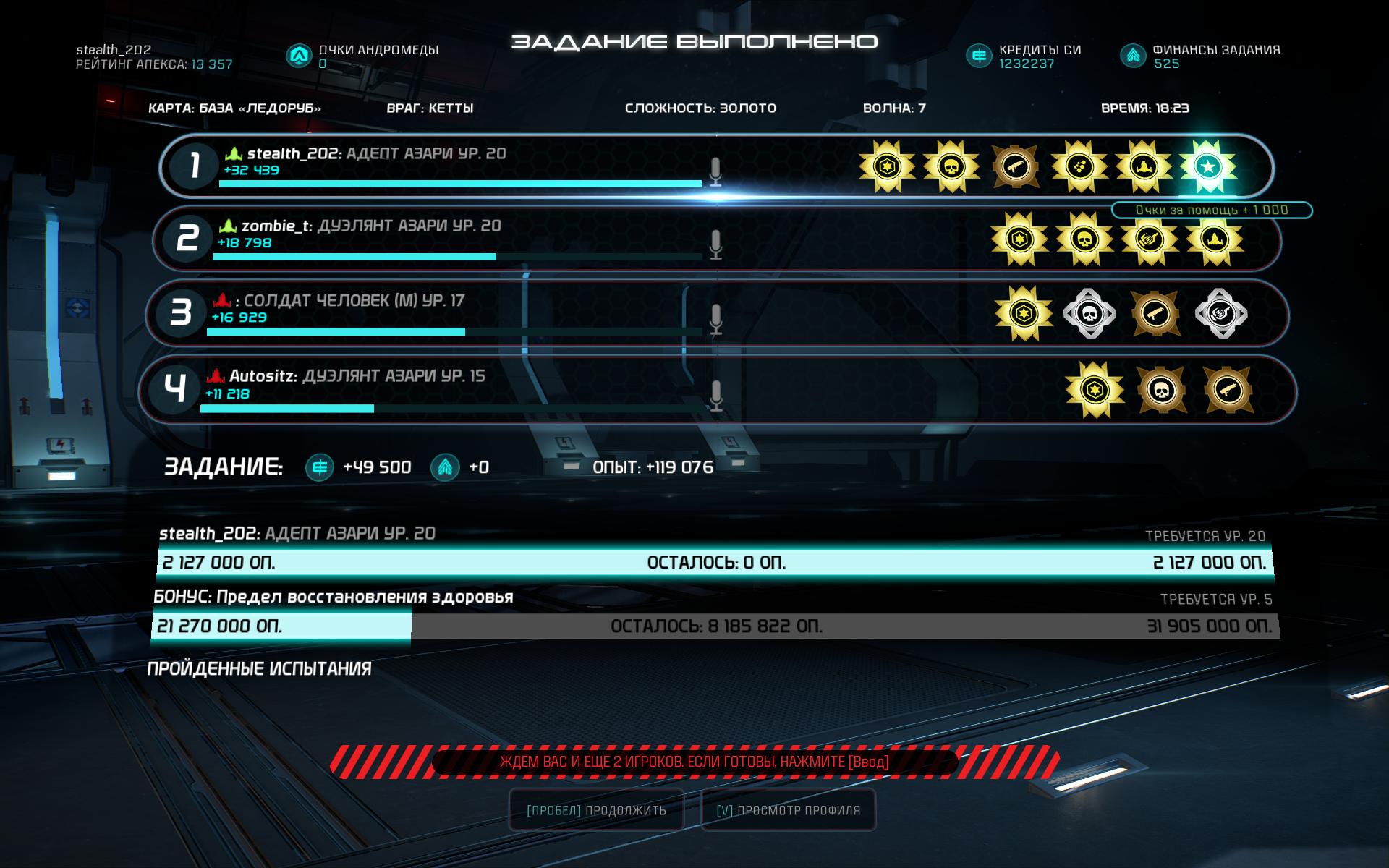Continue with the ПРОДОЛЖИТЬ button
The image size is (1389, 868).
point(596,810)
